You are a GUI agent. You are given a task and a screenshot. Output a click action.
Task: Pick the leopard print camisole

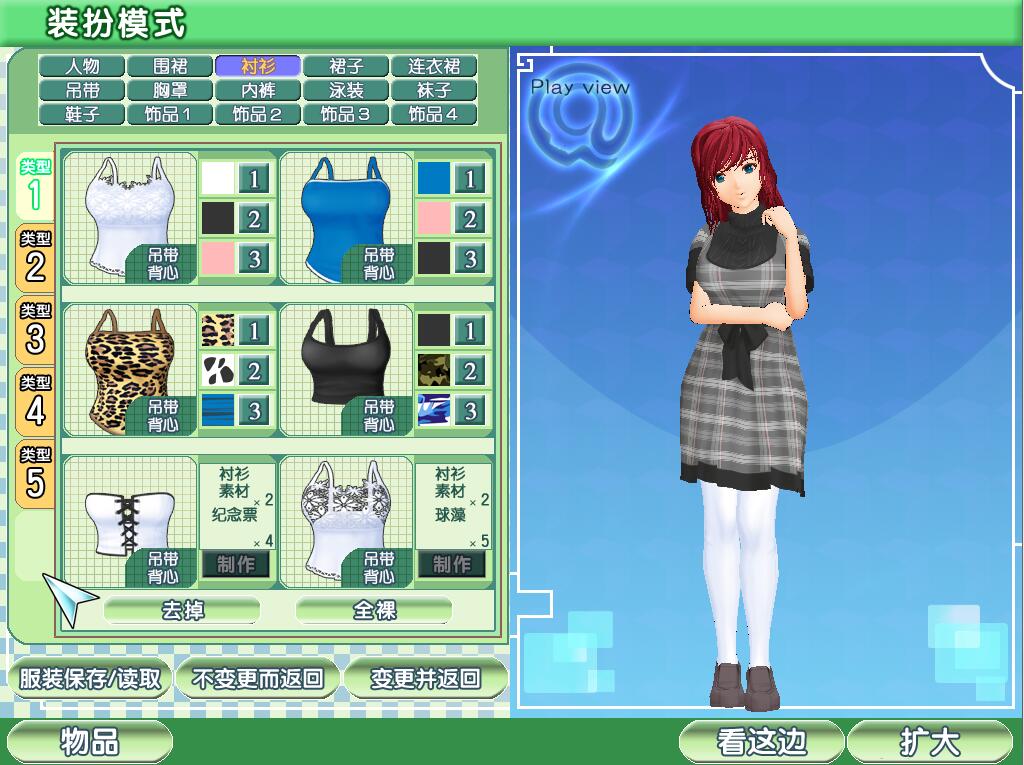(x=128, y=369)
